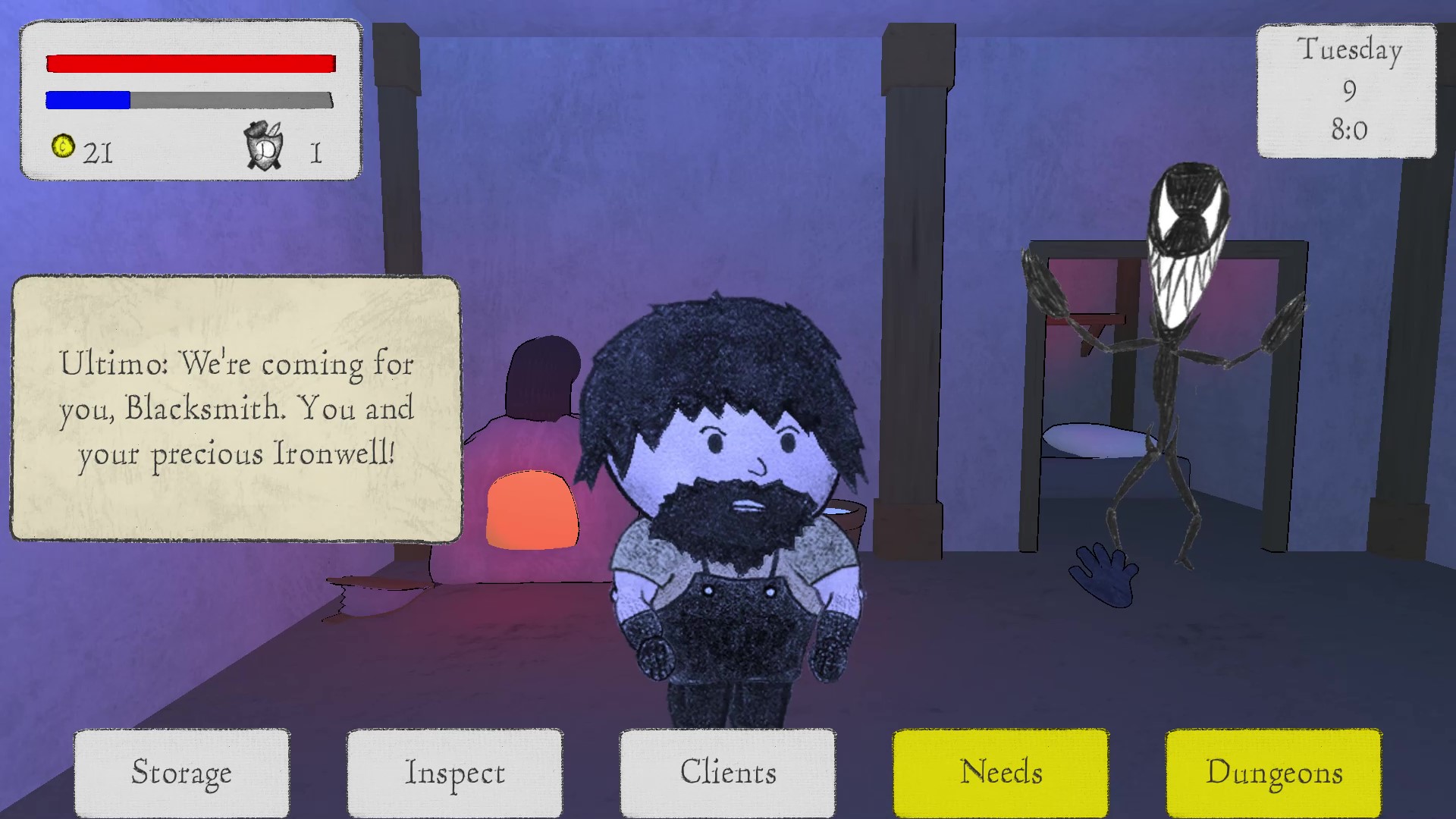Click the glowing forge furnace
Viewport: 1456px width, 819px height.
tap(531, 508)
